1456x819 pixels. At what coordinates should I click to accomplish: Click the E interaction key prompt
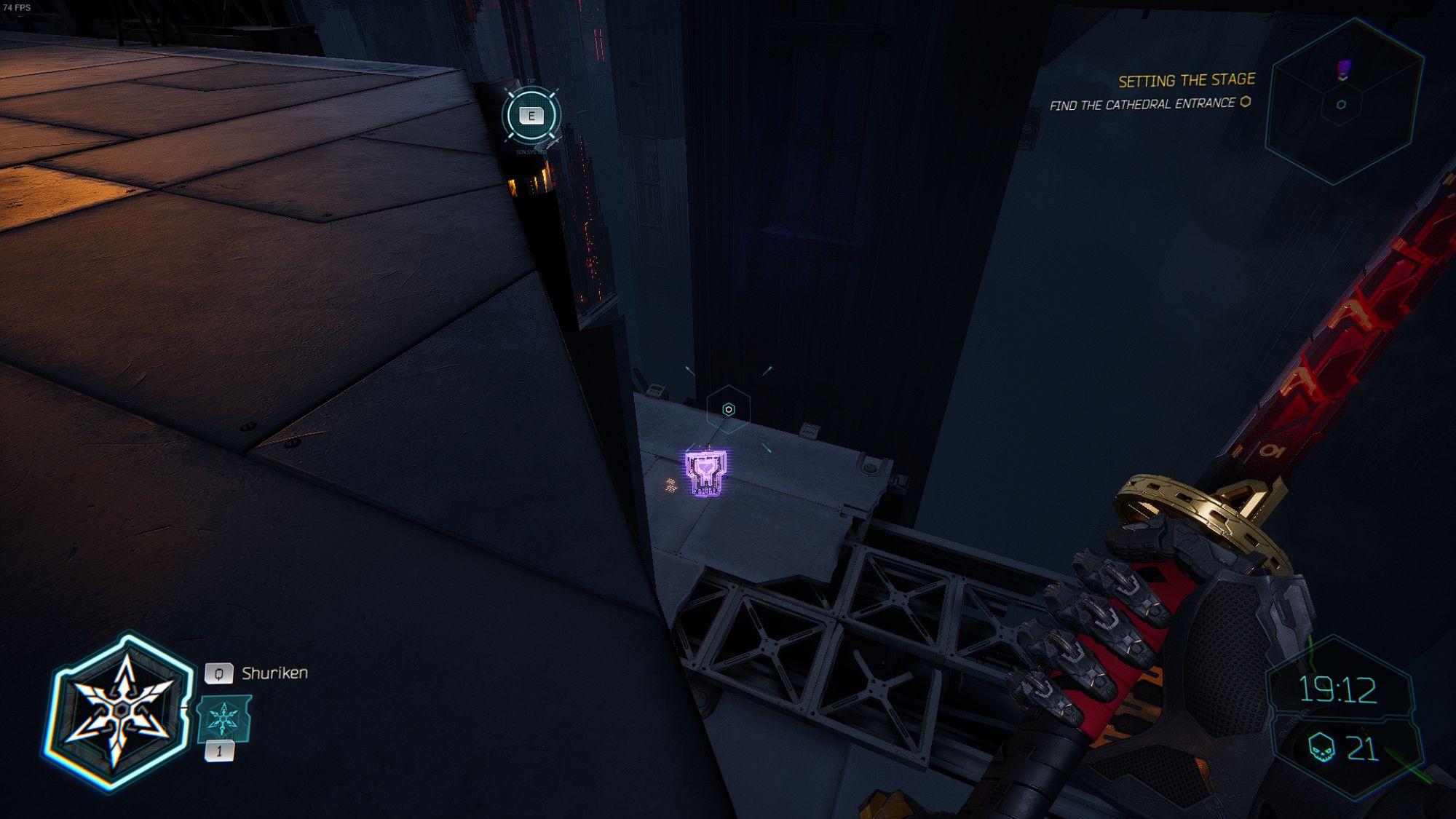[531, 115]
